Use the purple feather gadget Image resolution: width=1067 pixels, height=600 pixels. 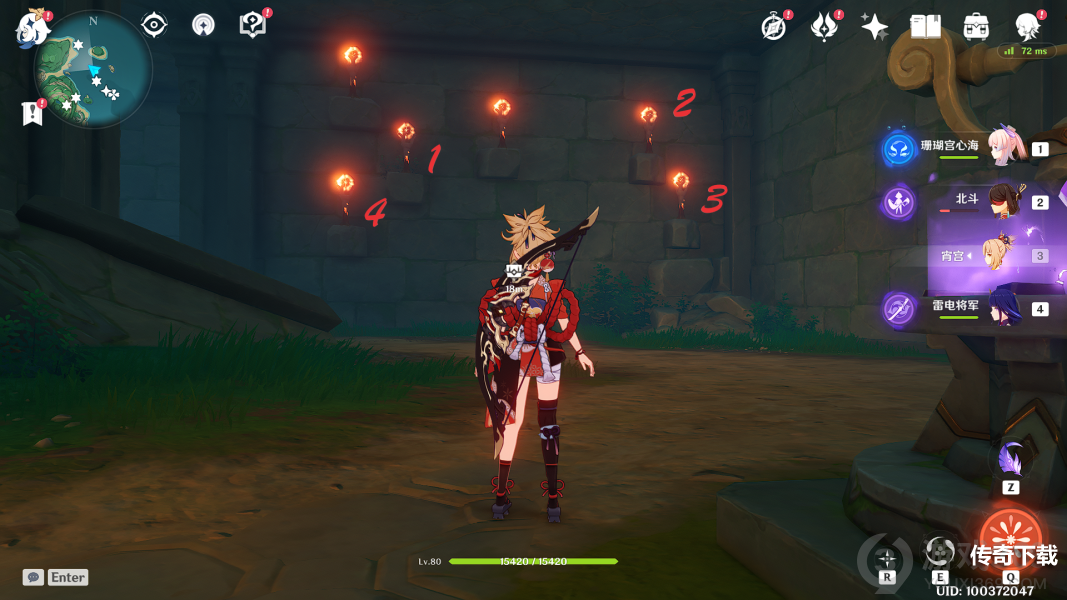[1010, 461]
